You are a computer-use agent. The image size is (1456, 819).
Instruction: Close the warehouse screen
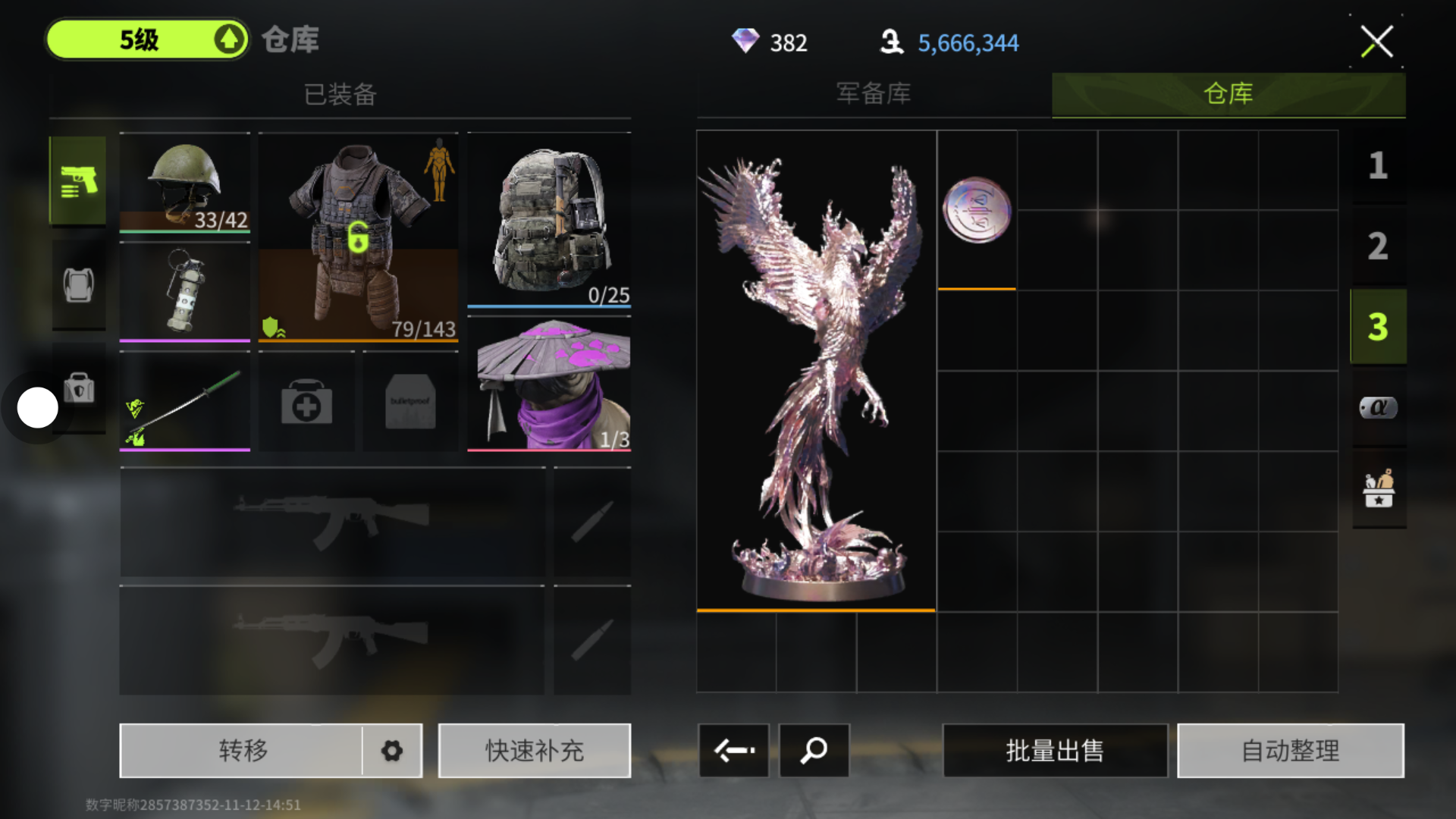1376,42
